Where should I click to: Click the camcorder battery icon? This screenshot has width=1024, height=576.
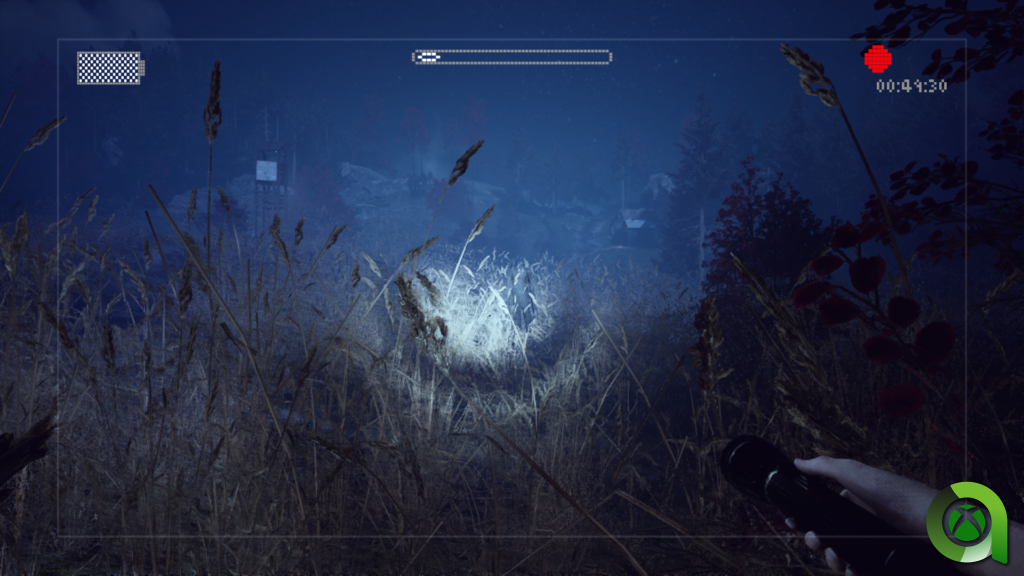(110, 68)
